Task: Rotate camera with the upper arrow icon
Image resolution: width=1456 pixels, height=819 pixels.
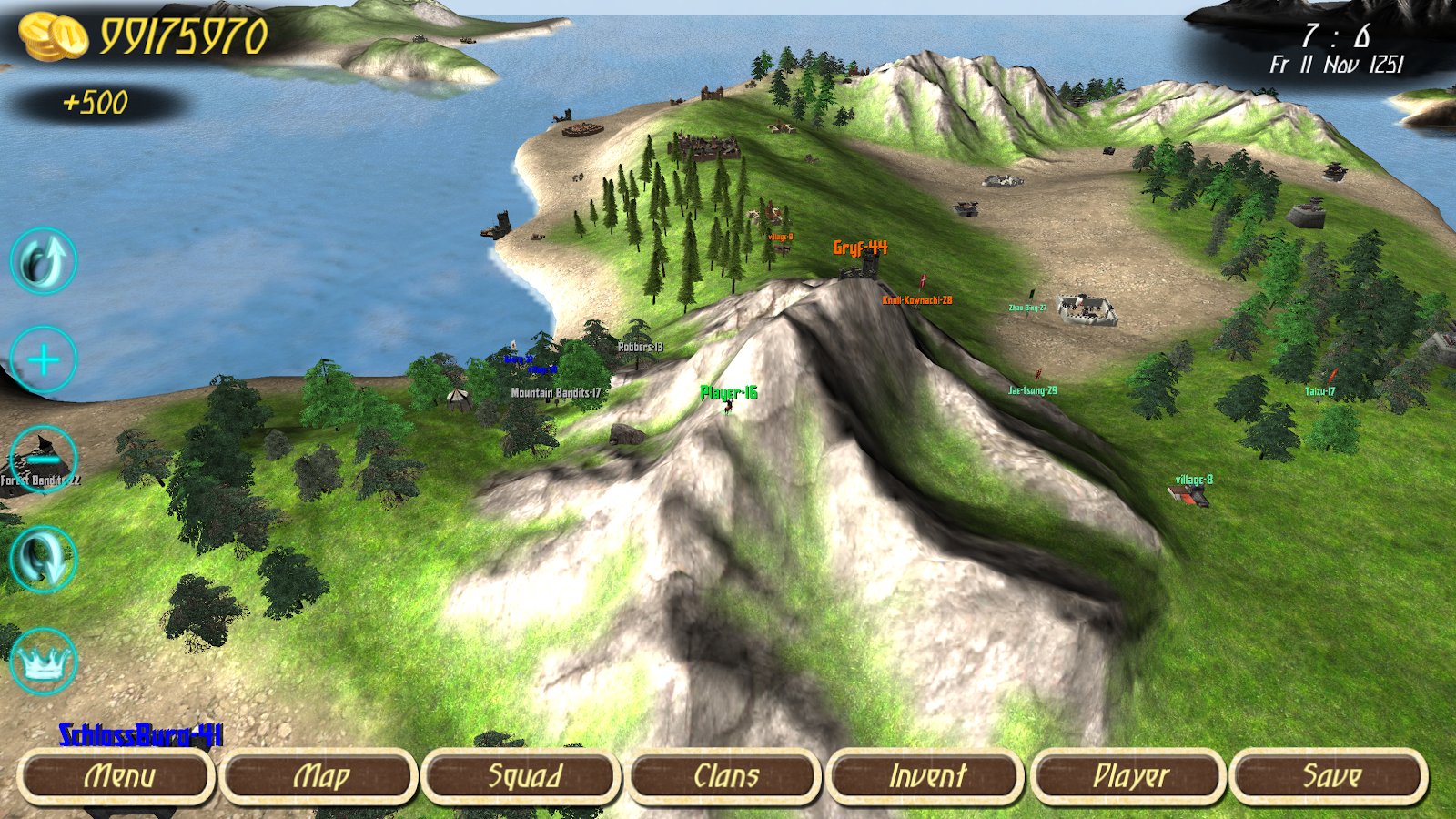Action: (43, 261)
